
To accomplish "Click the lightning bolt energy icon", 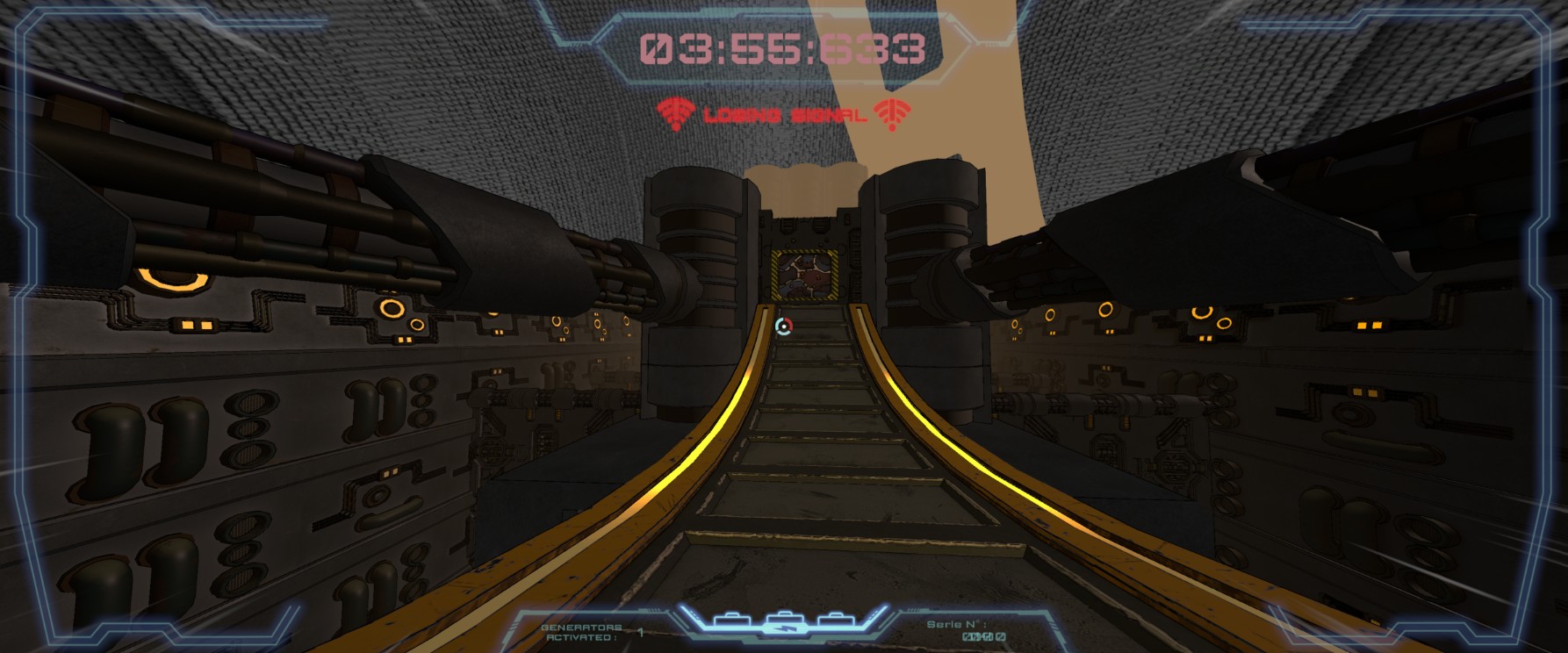I will tap(785, 628).
